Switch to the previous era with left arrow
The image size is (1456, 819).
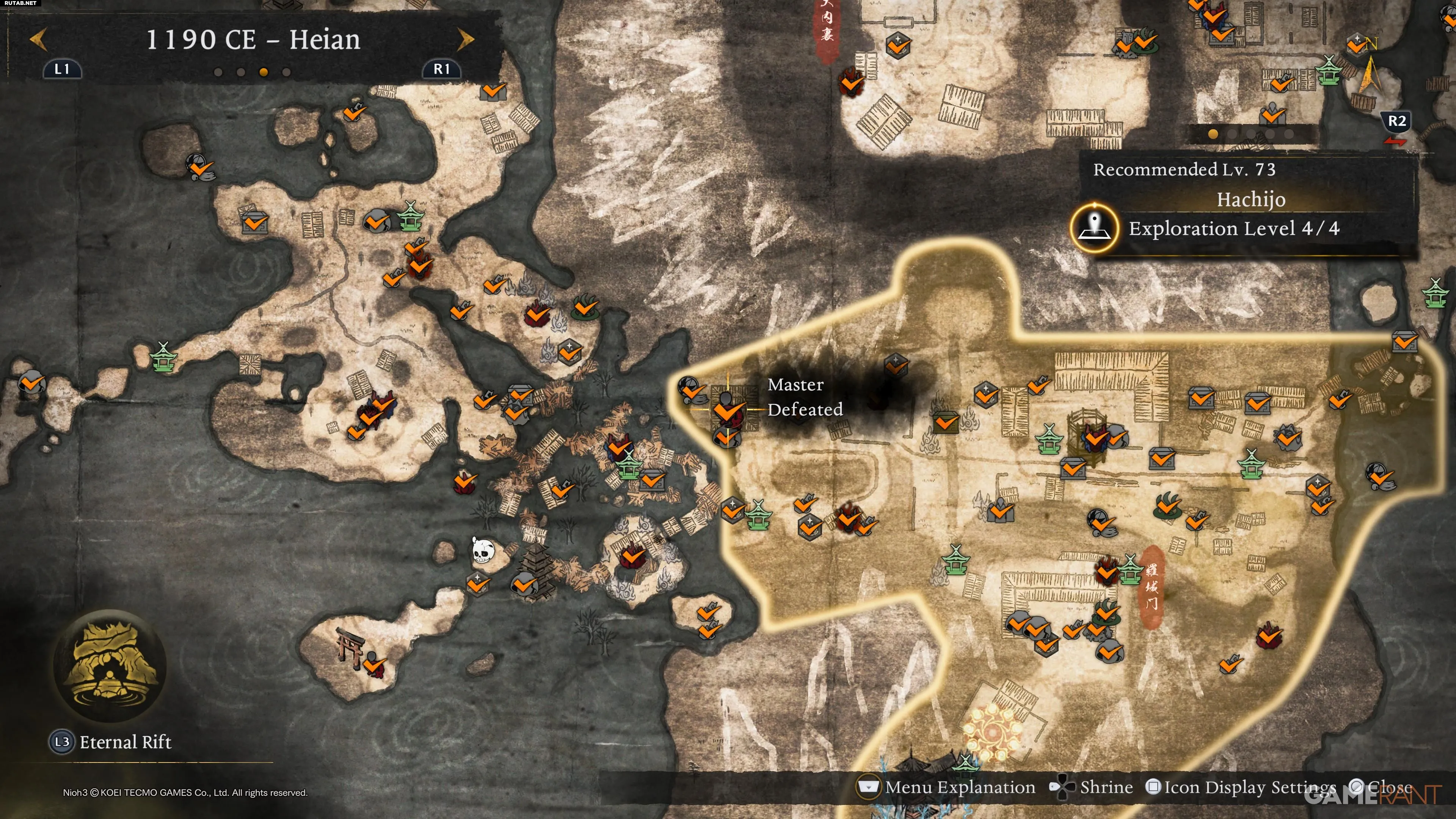[x=38, y=39]
